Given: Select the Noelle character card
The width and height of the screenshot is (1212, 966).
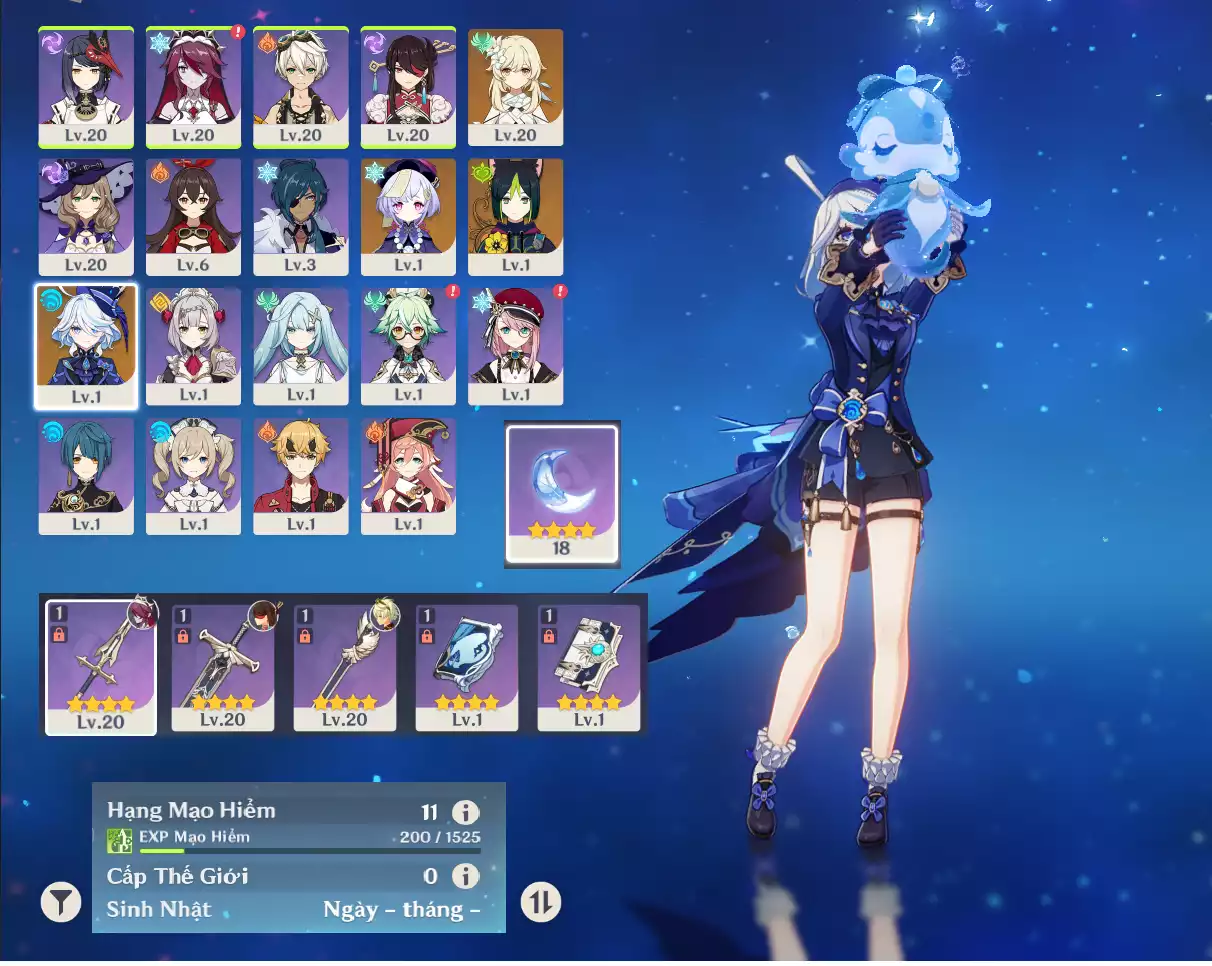Looking at the screenshot, I should point(194,346).
